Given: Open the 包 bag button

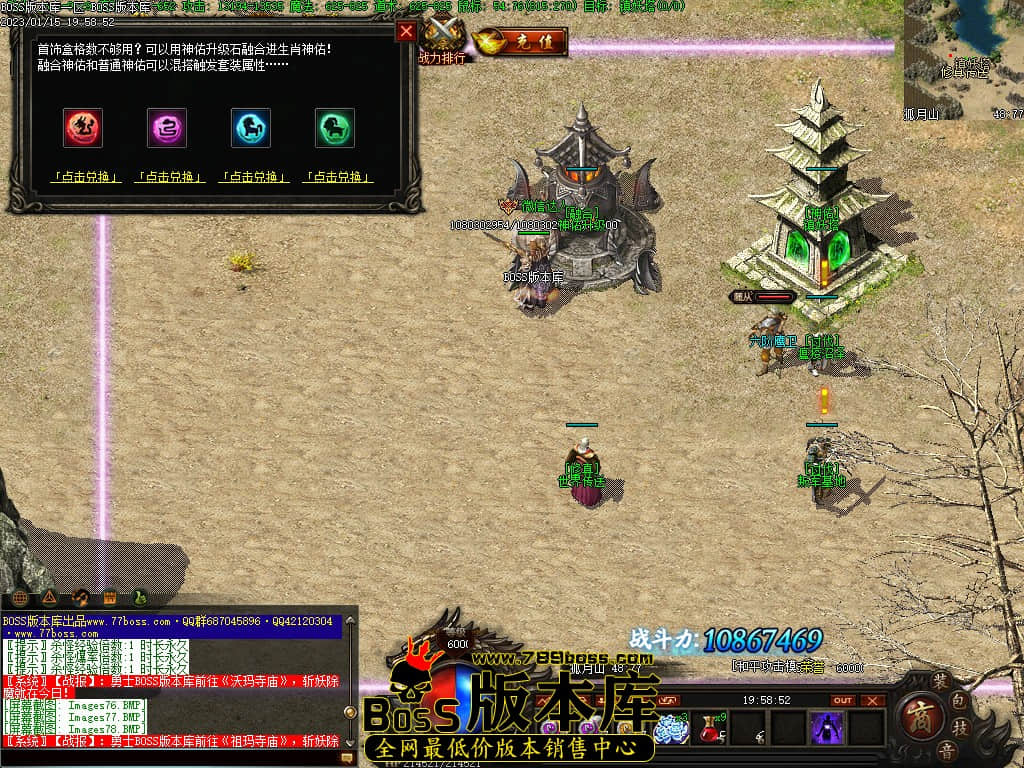Looking at the screenshot, I should coord(960,699).
